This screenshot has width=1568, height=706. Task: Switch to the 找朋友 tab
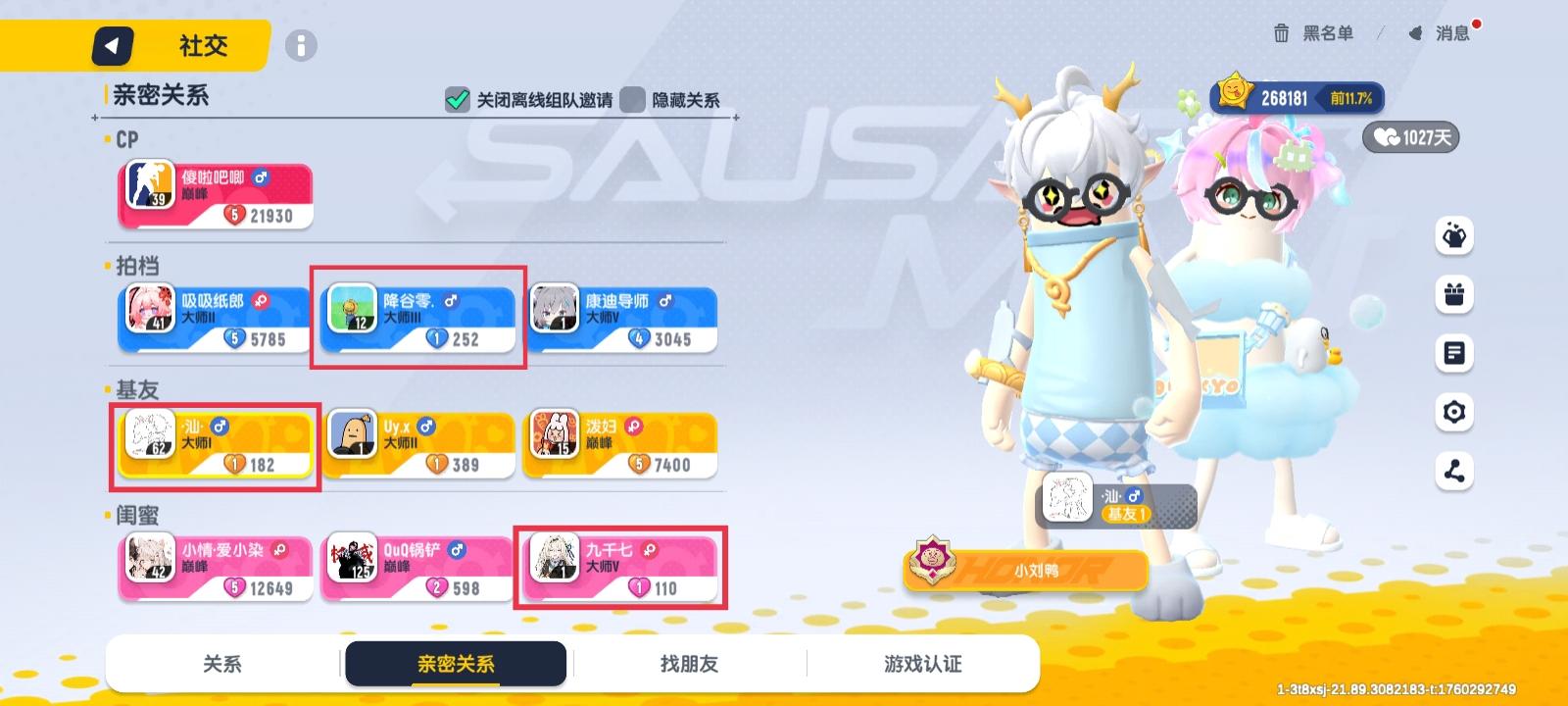[692, 664]
